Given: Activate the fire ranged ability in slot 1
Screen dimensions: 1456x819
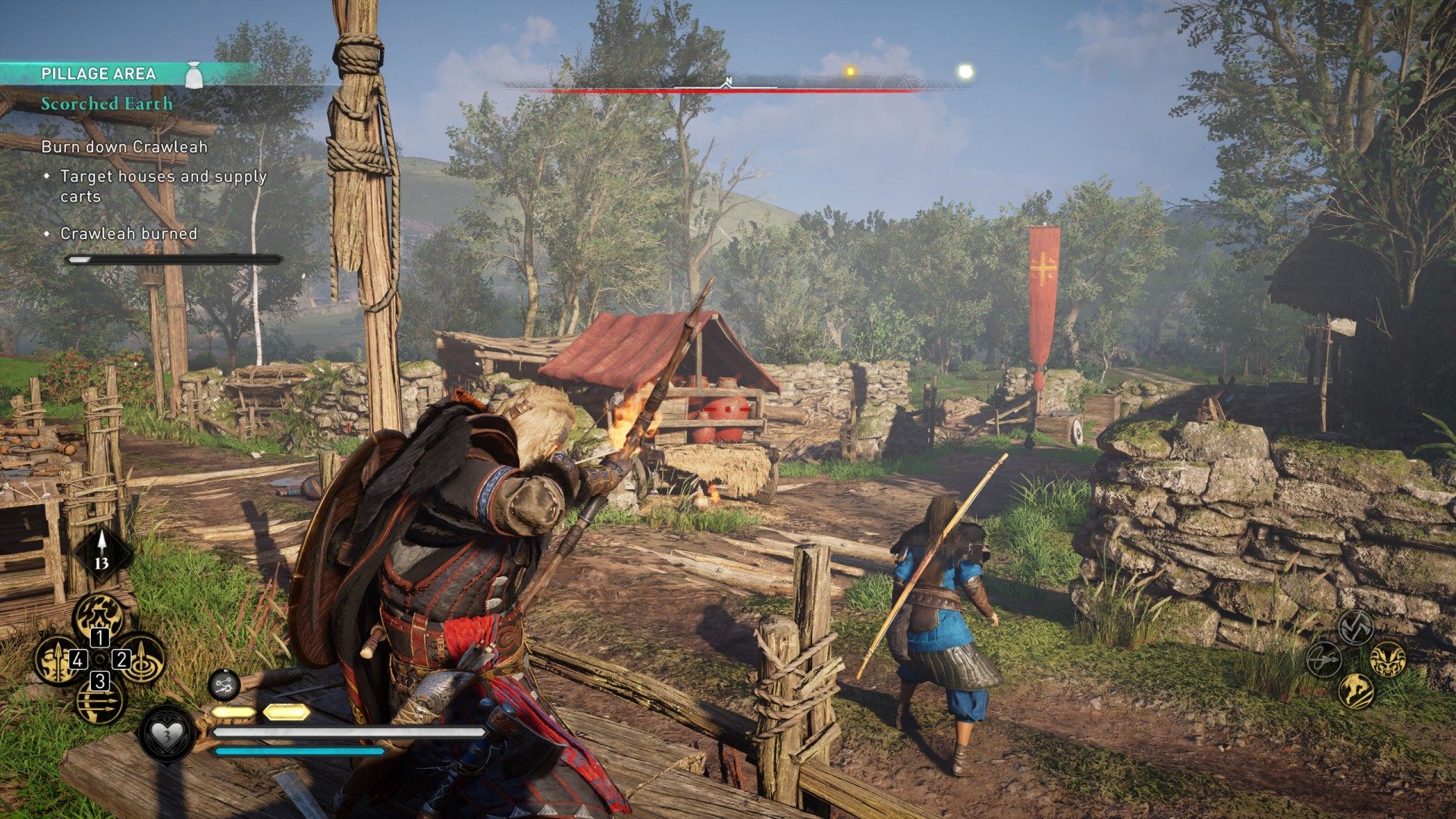Looking at the screenshot, I should coord(99,613).
